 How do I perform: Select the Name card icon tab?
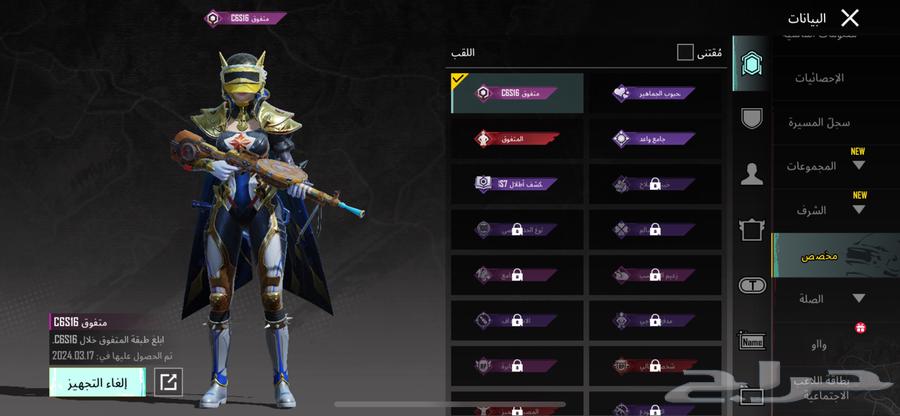(x=751, y=341)
